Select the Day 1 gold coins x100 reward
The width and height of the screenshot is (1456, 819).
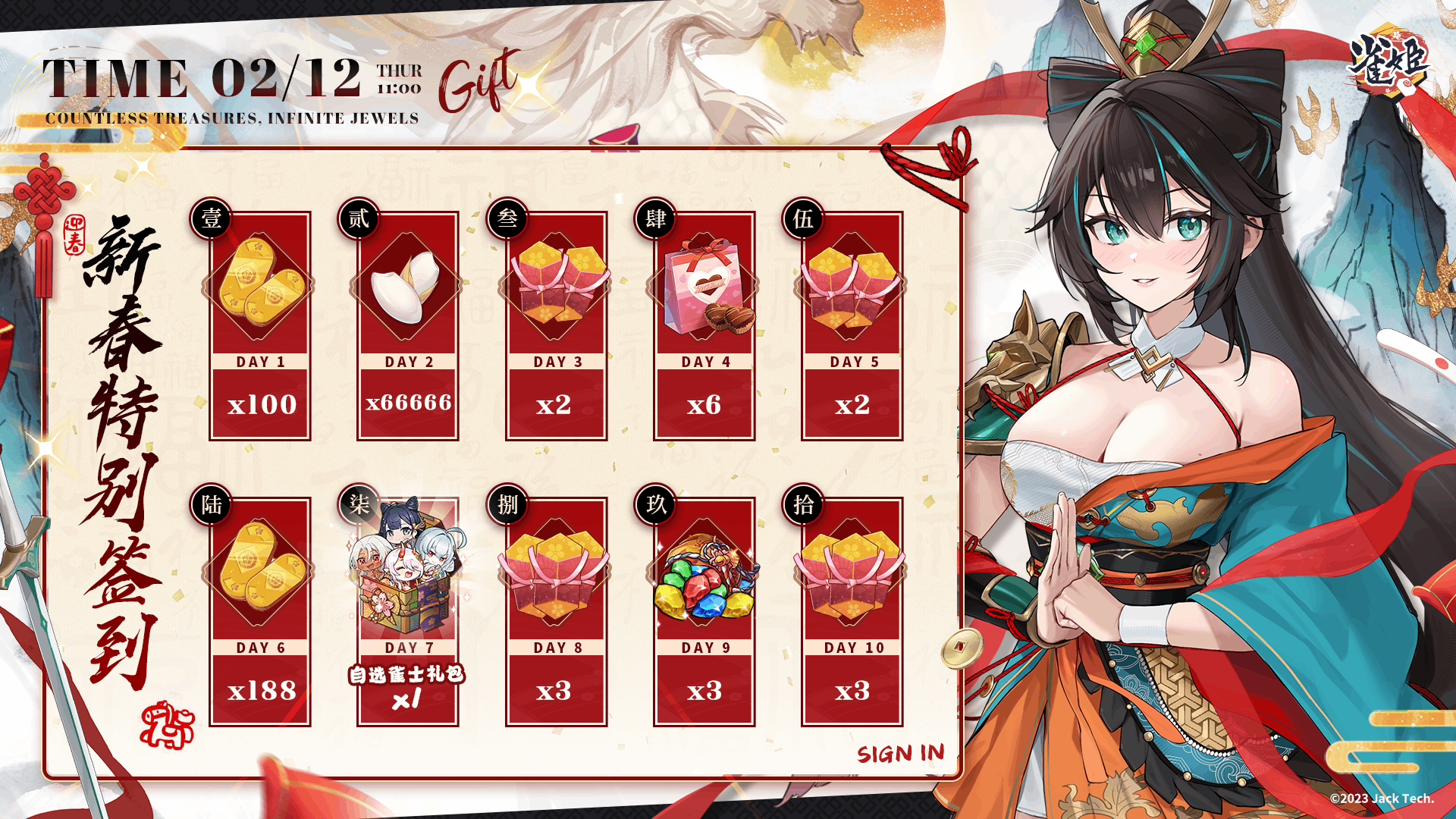coord(260,326)
